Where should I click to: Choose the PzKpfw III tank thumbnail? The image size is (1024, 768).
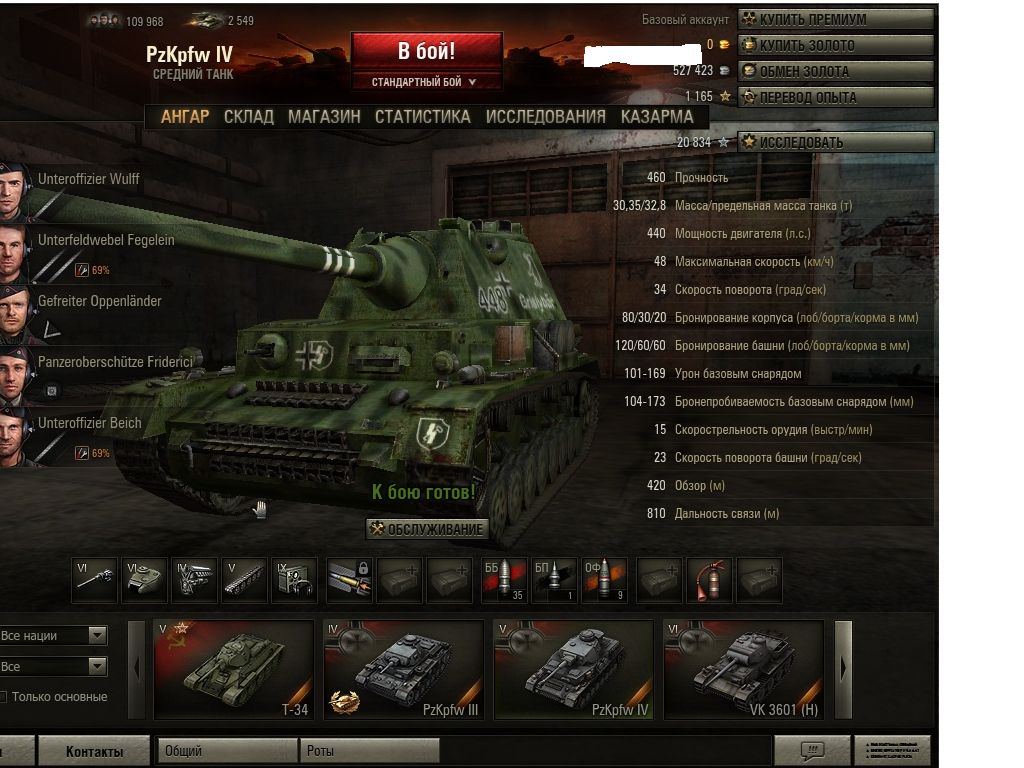click(x=403, y=668)
